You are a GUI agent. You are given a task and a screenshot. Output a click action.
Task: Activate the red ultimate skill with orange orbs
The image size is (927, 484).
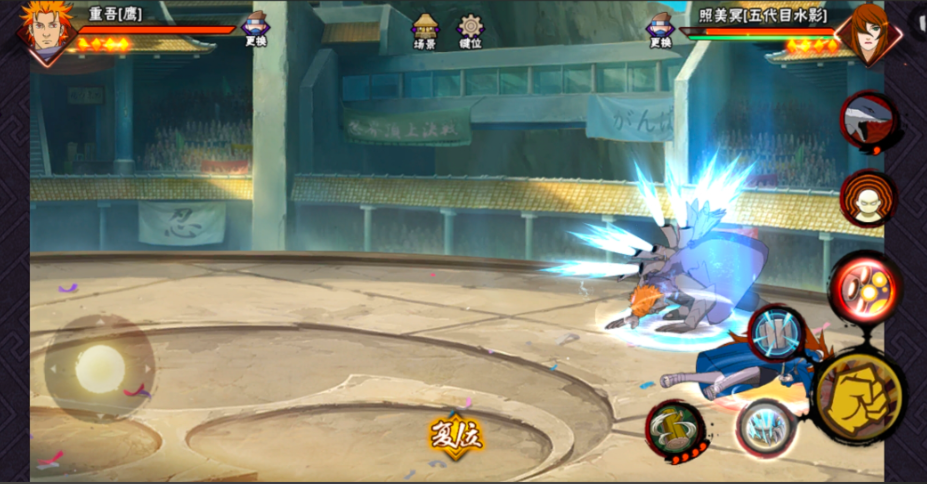click(x=866, y=286)
